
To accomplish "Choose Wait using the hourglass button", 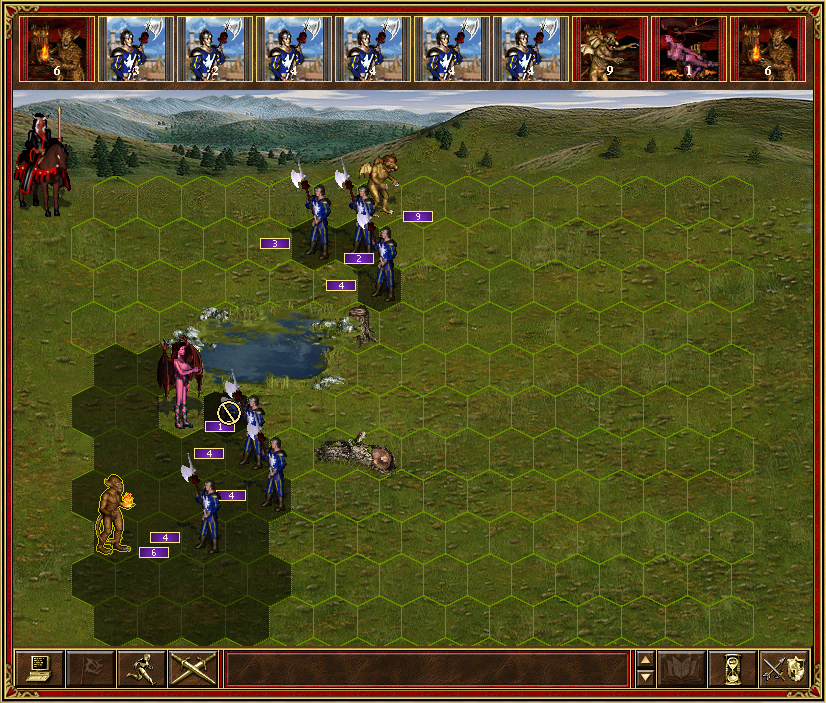I will point(733,668).
